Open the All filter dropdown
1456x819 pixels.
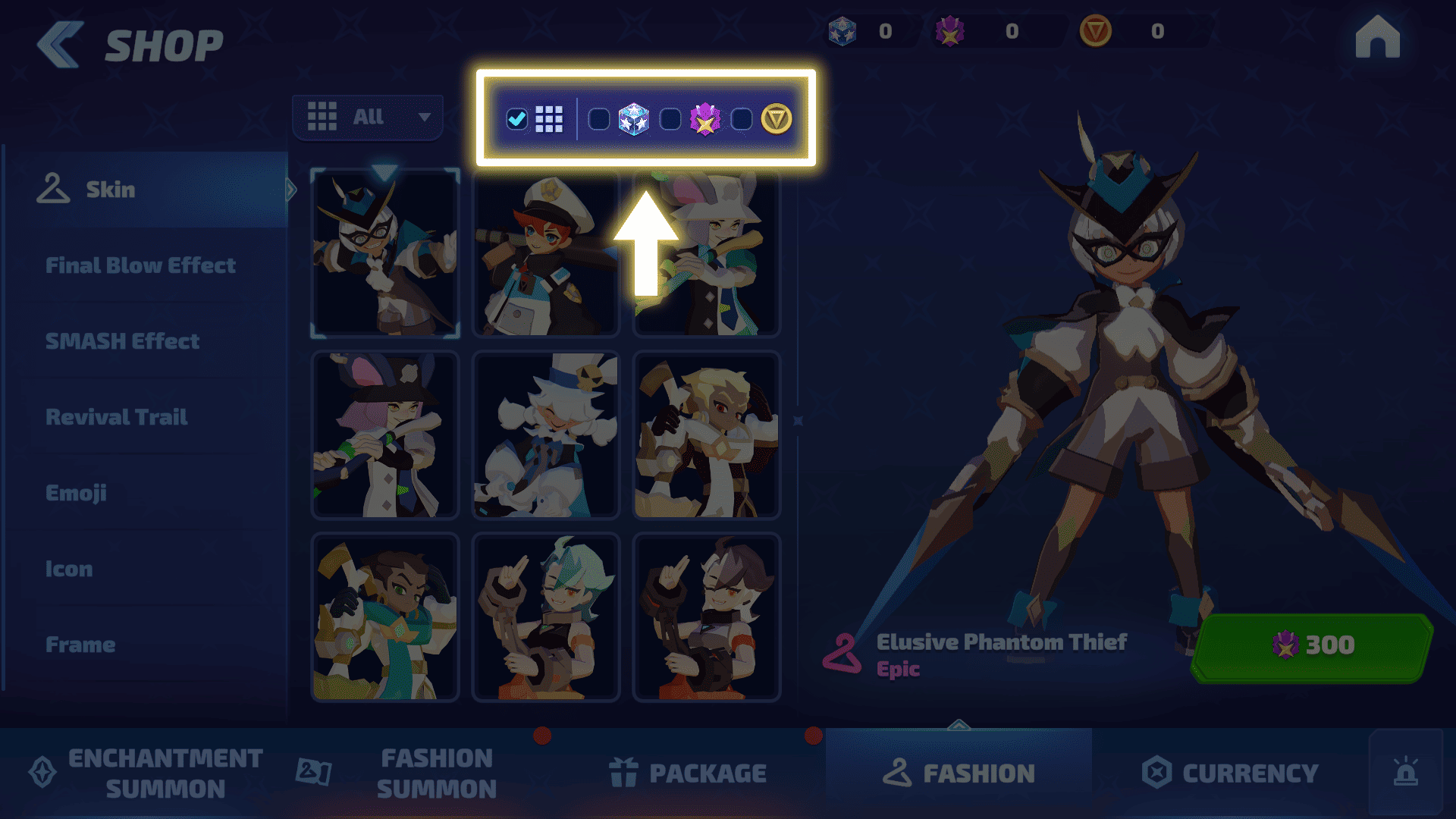coord(368,118)
